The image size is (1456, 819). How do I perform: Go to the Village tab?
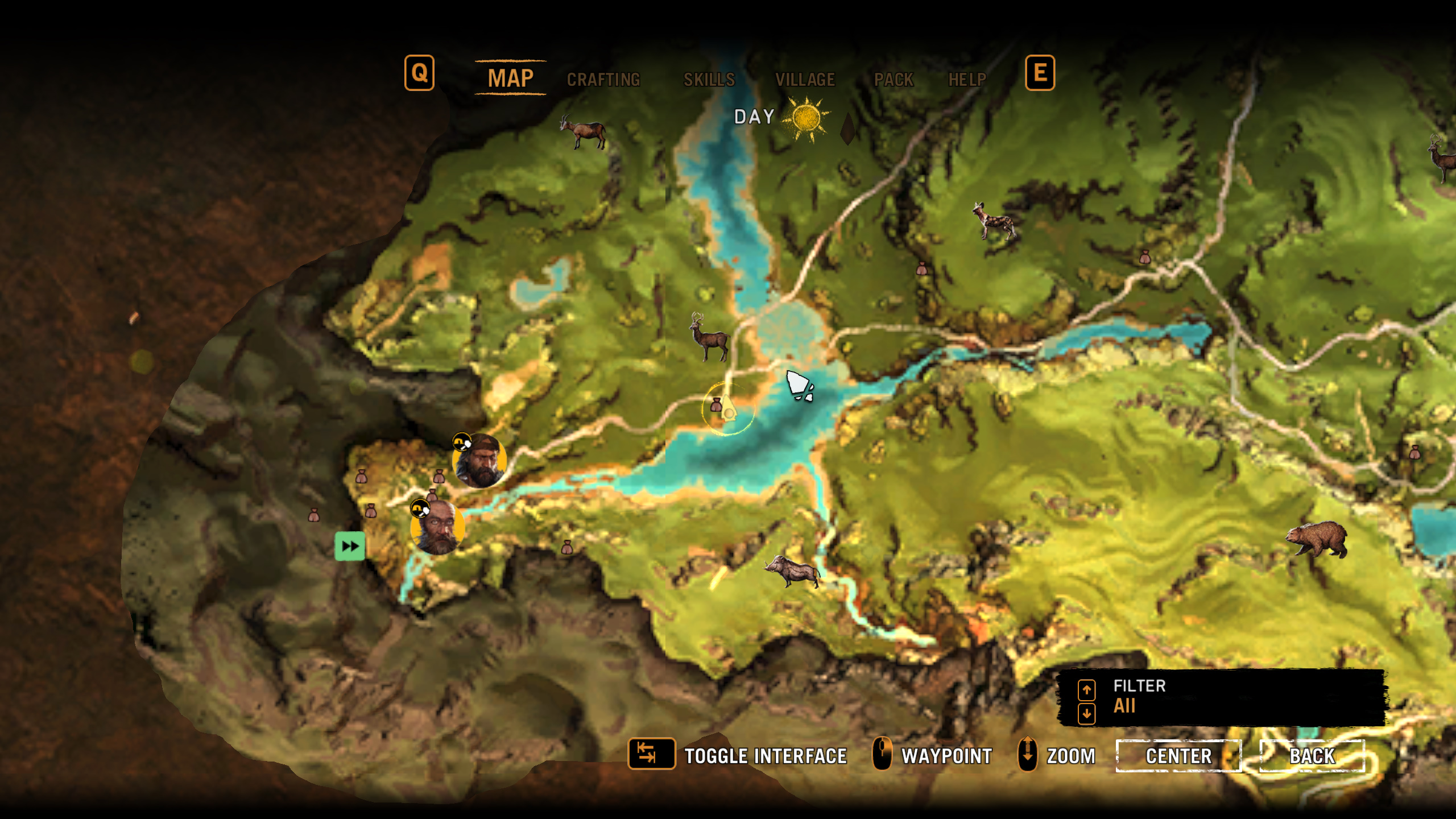[x=805, y=79]
